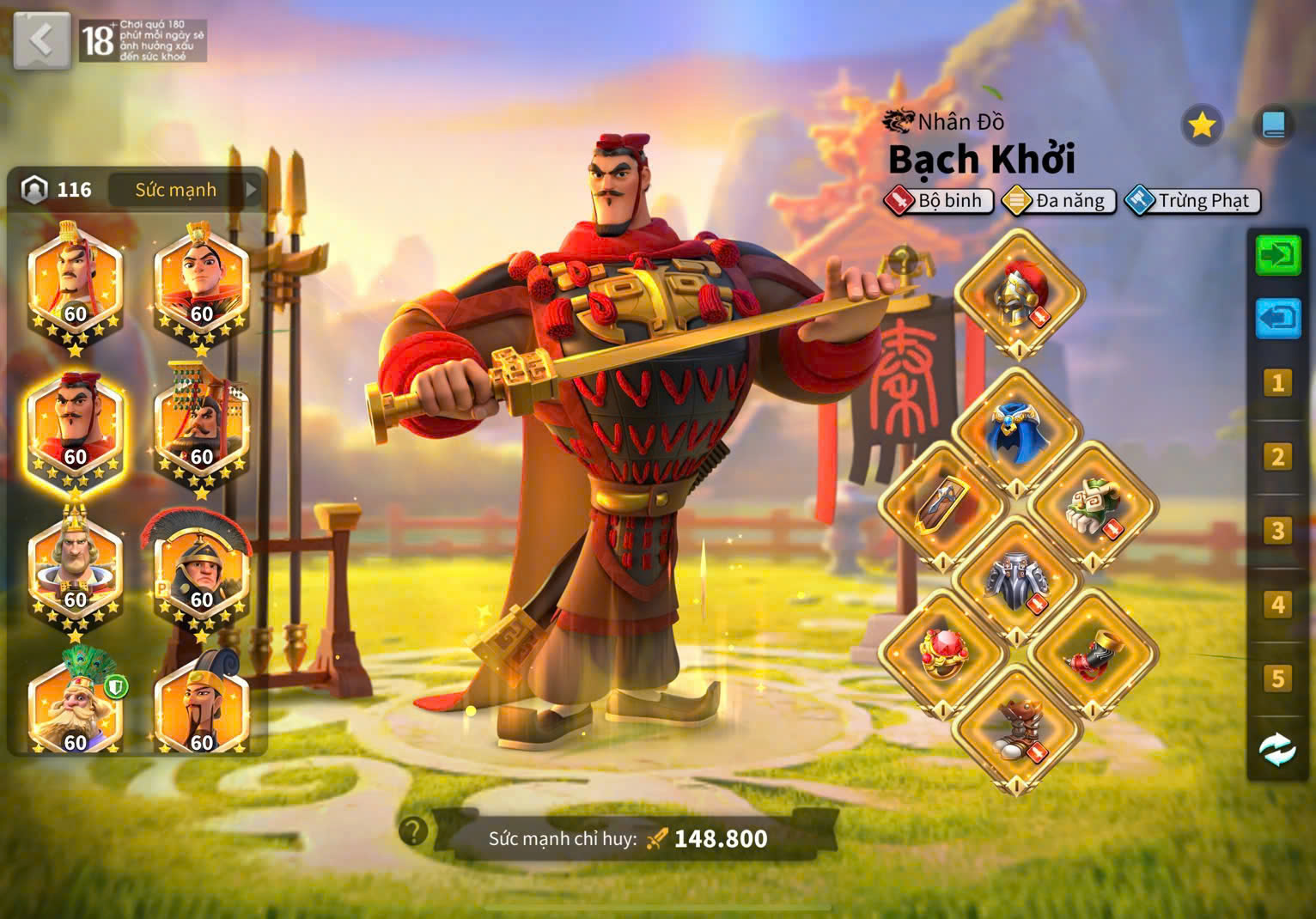Open the Sức mạnh sort dropdown
This screenshot has height=919, width=1316.
click(186, 190)
